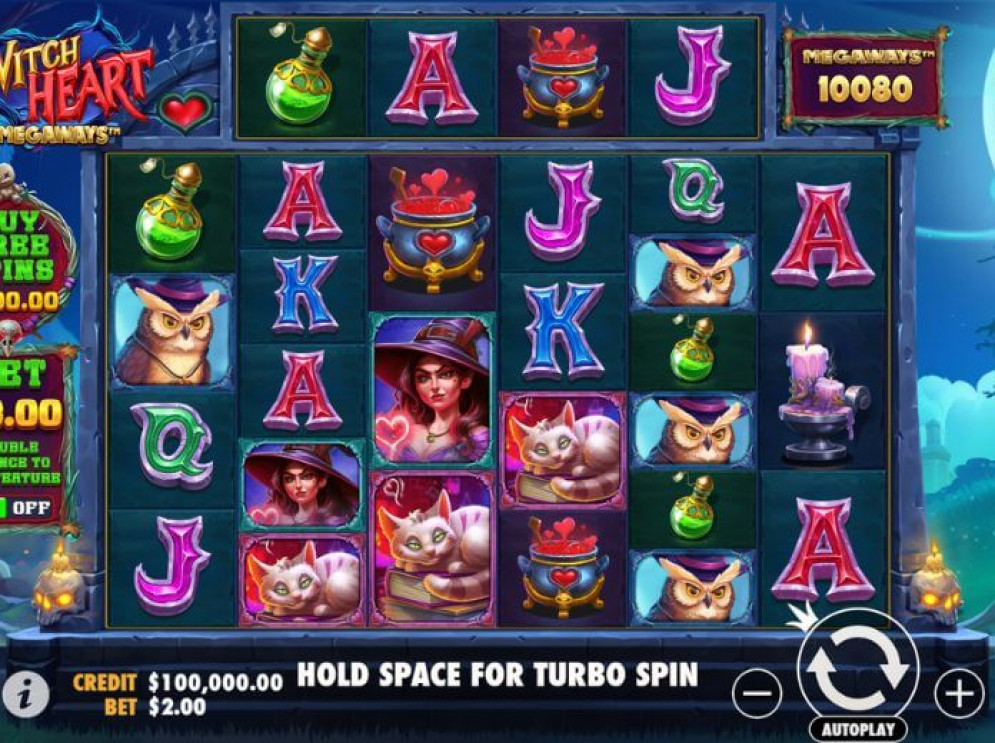Open the game info panel
This screenshot has width=995, height=743.
click(x=22, y=691)
